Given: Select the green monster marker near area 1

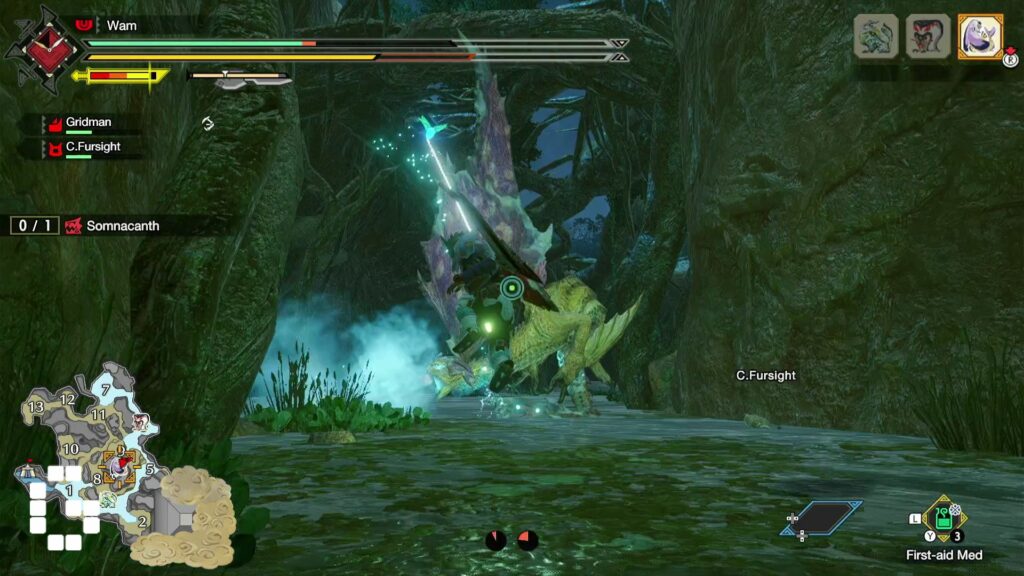Looking at the screenshot, I should (x=107, y=498).
